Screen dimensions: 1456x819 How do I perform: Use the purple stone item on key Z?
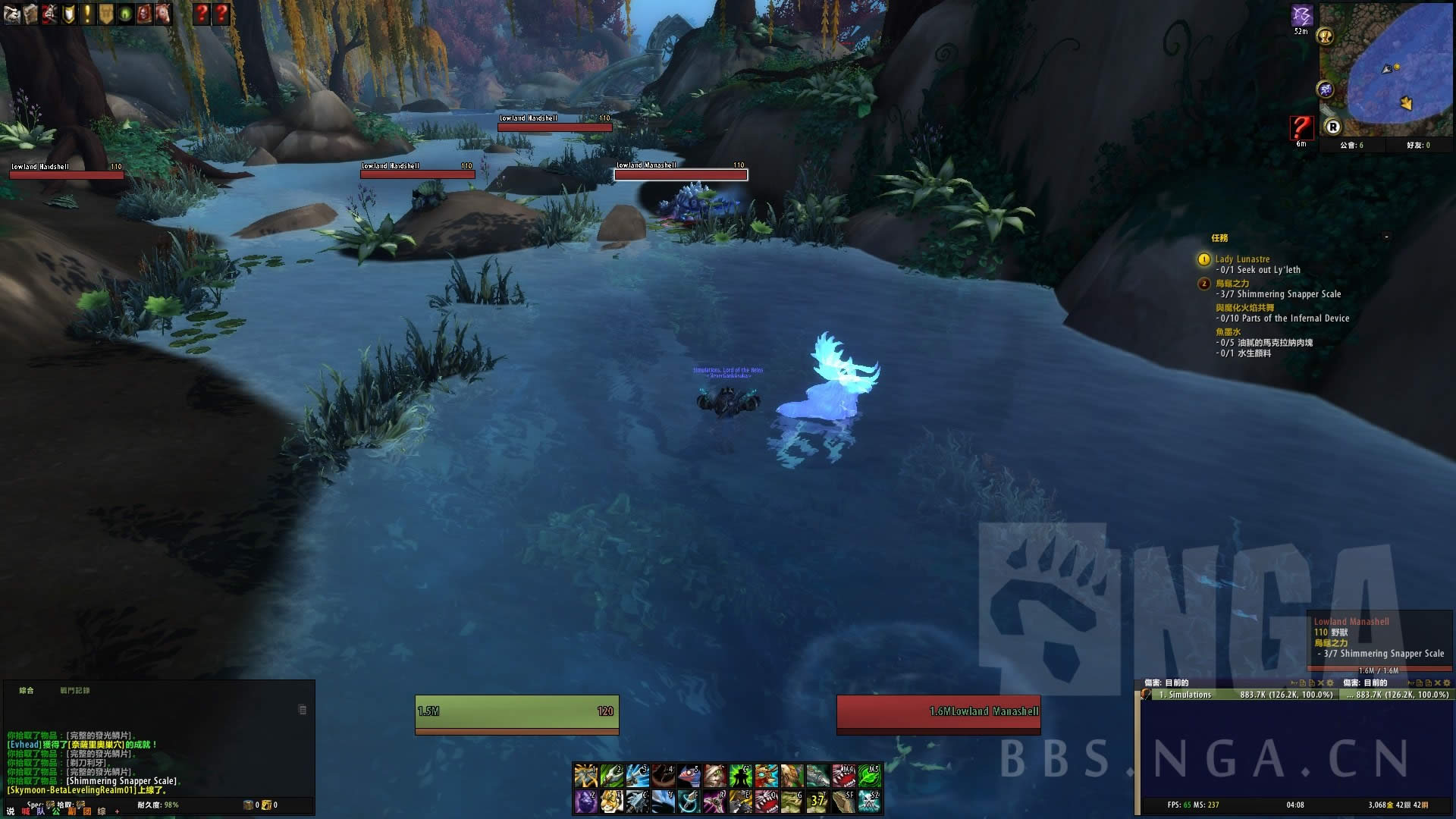tap(585, 801)
